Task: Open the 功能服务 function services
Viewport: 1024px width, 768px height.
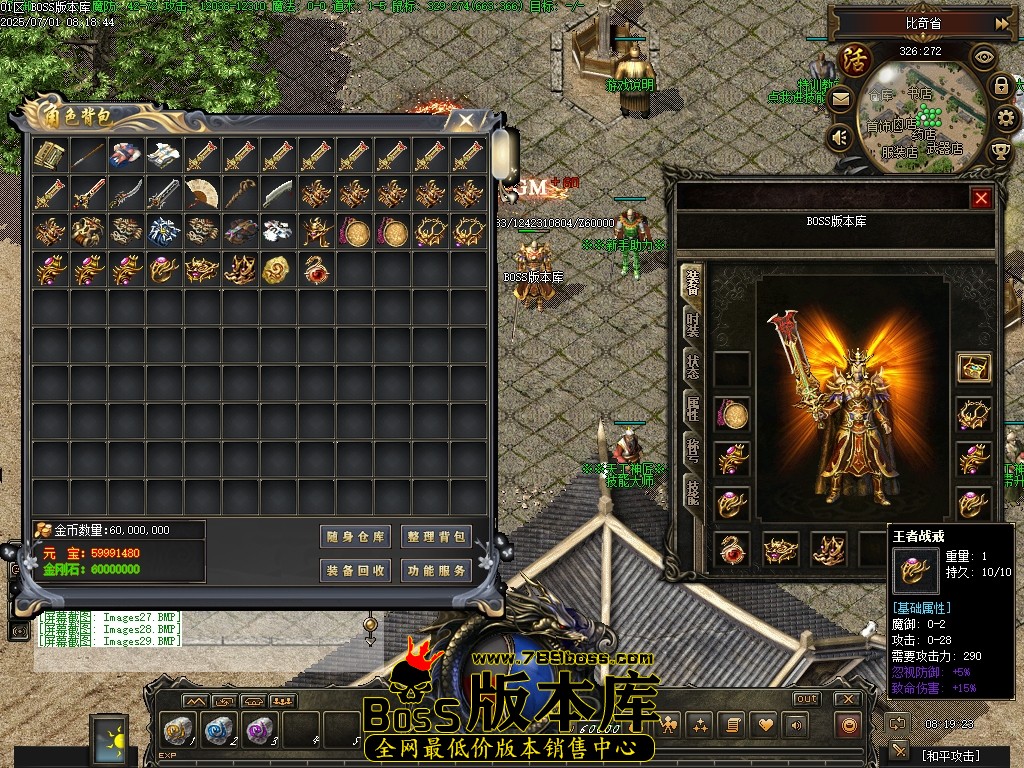Action: tap(436, 571)
